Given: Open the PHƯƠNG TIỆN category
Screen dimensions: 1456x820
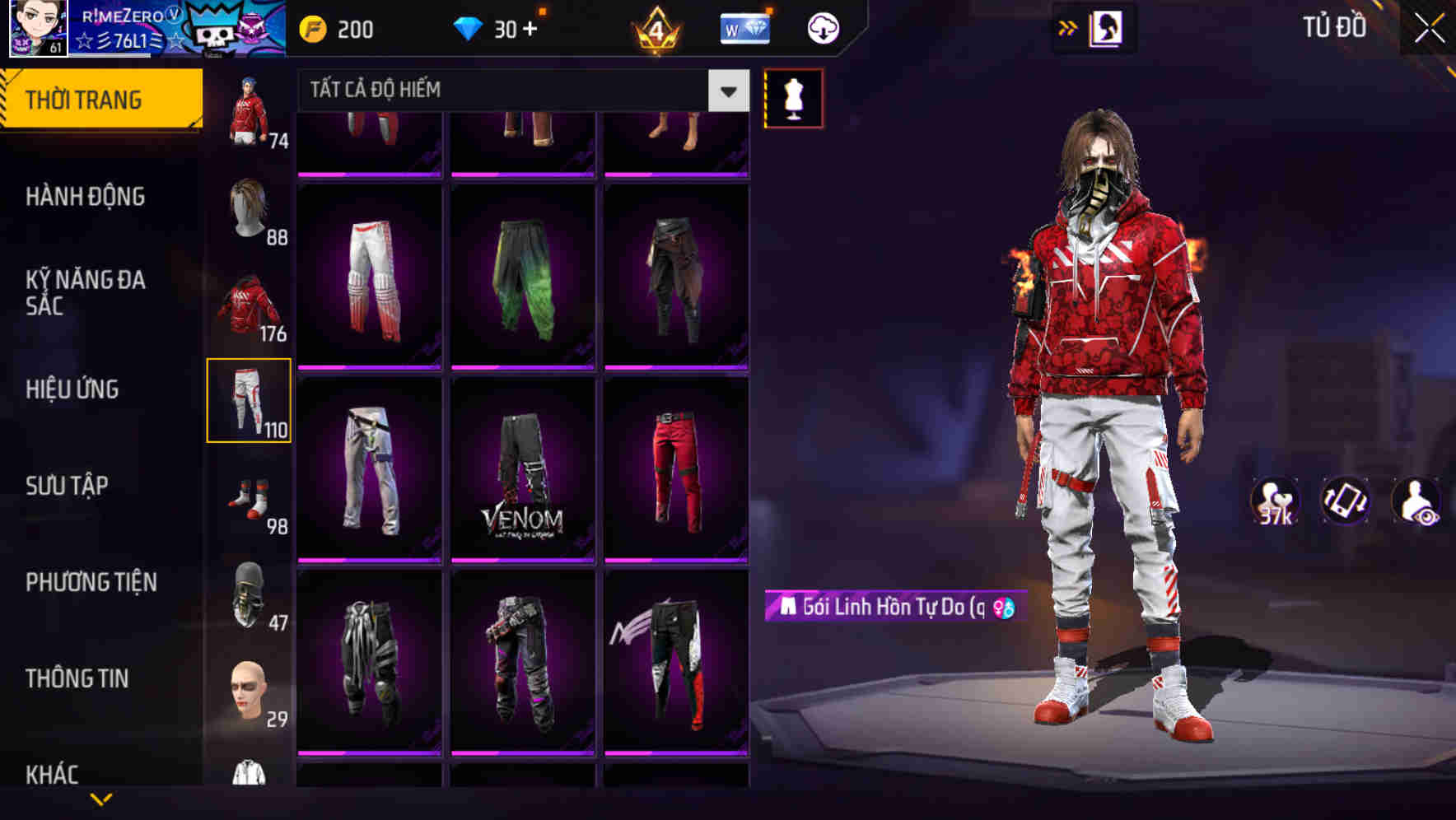Looking at the screenshot, I should click(x=91, y=582).
